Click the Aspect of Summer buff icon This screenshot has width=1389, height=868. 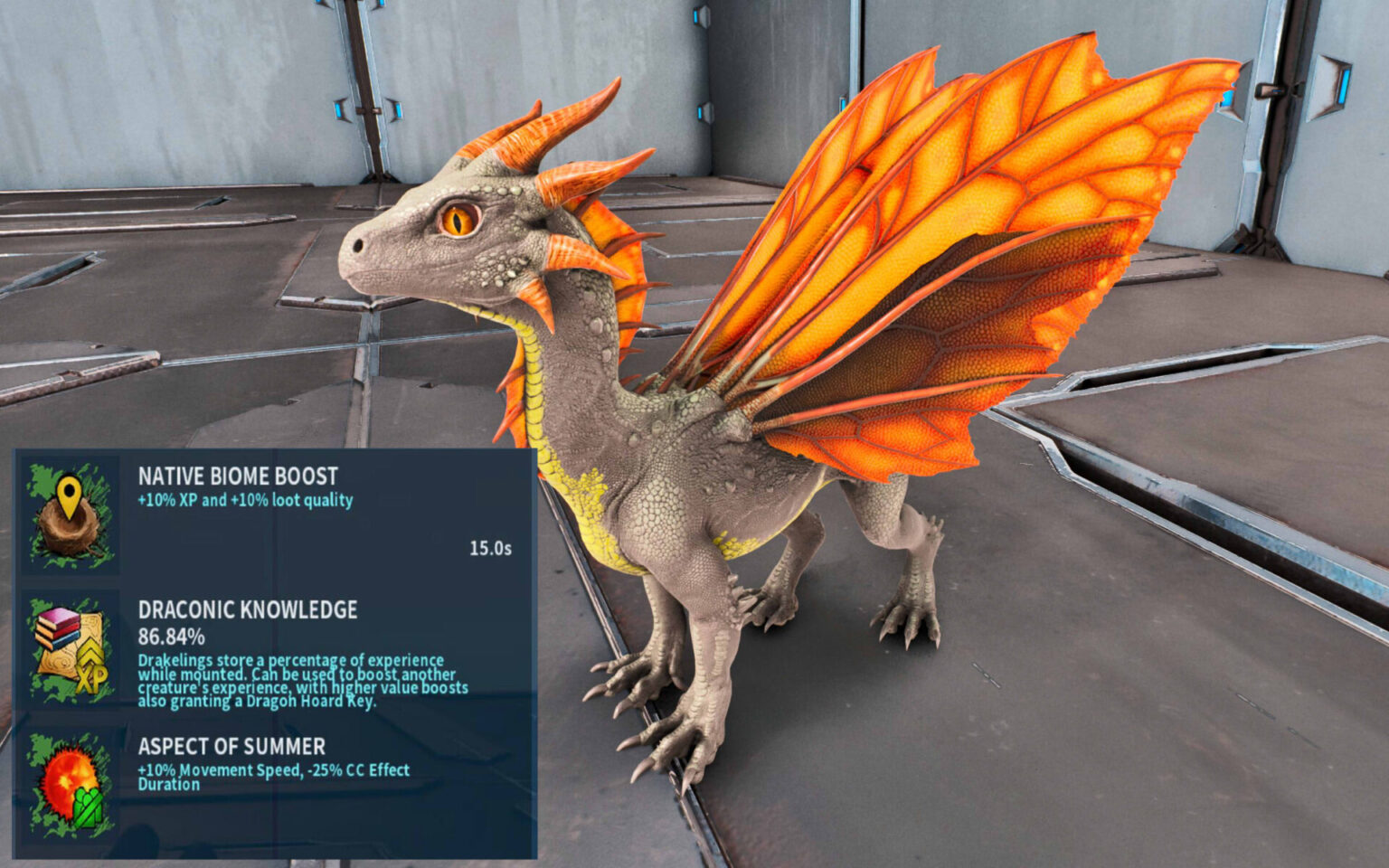tap(71, 785)
